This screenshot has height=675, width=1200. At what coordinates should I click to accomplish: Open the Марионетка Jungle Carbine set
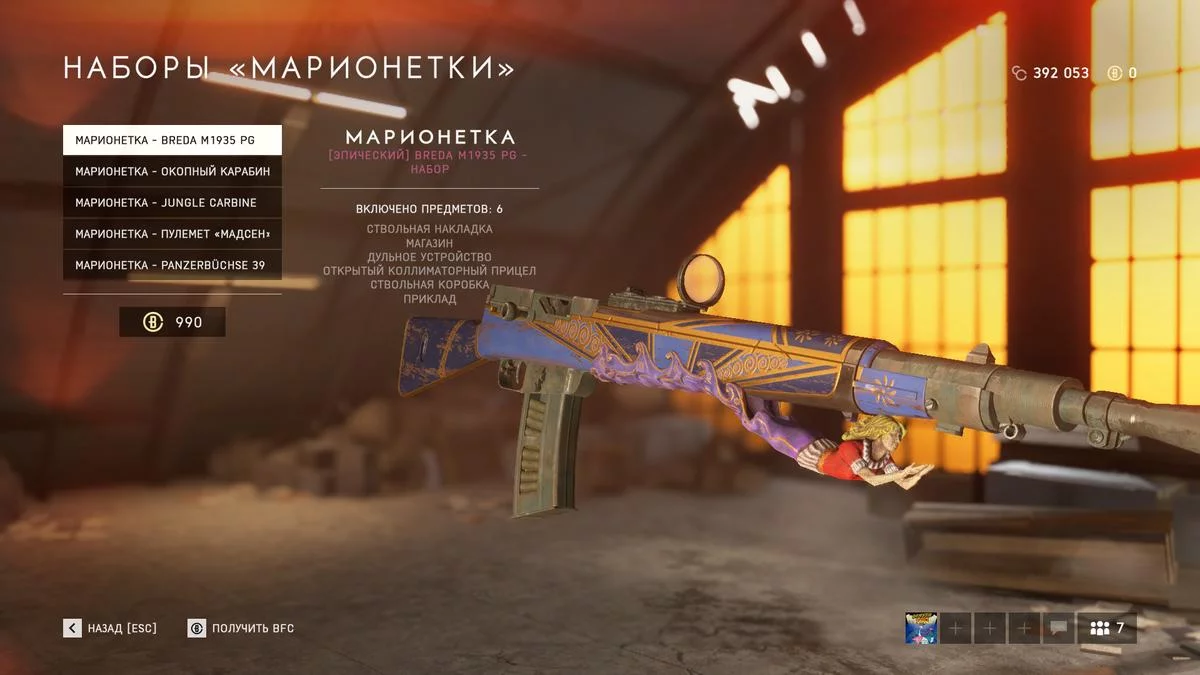click(172, 202)
